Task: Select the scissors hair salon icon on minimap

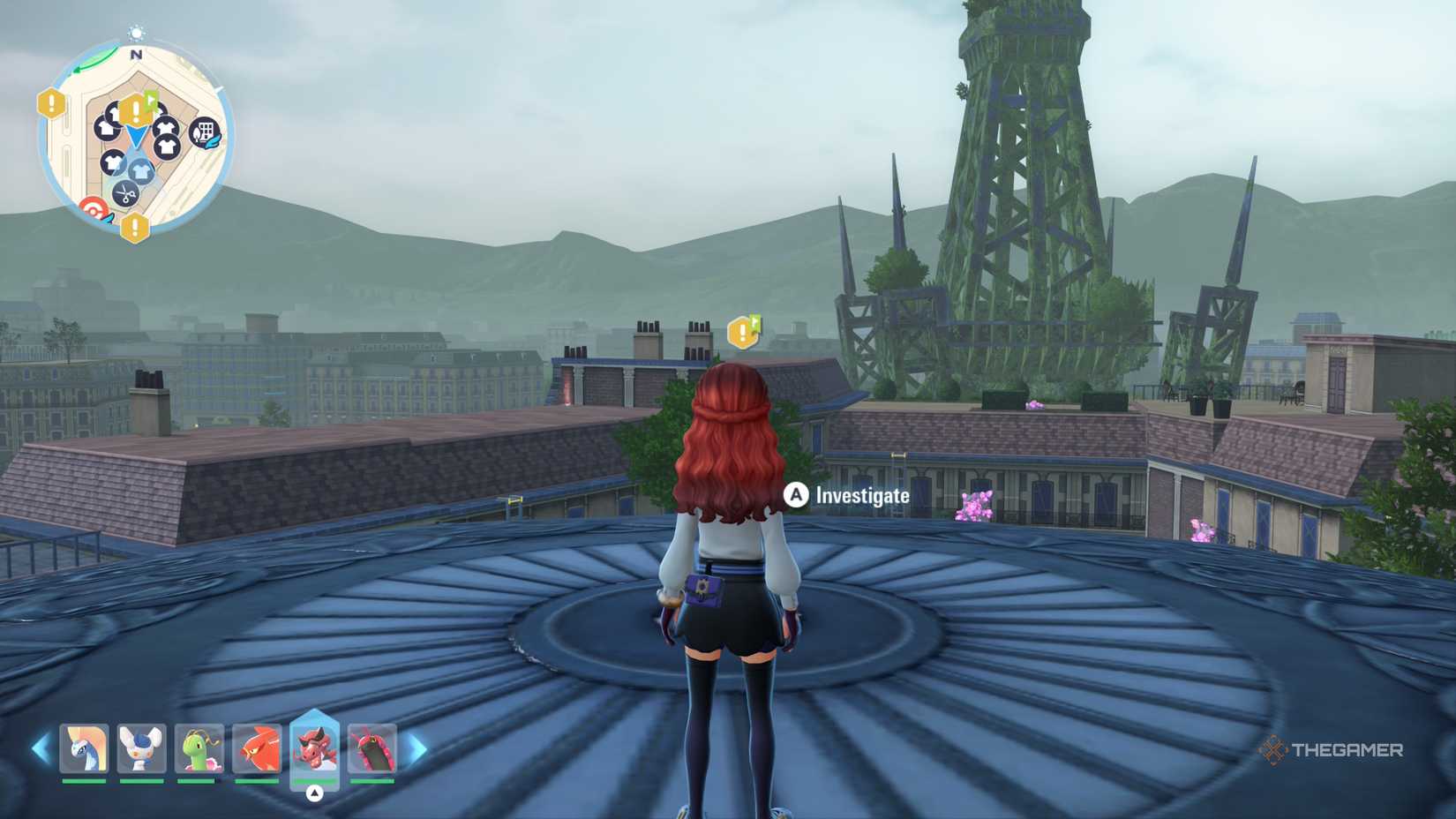Action: coord(126,192)
